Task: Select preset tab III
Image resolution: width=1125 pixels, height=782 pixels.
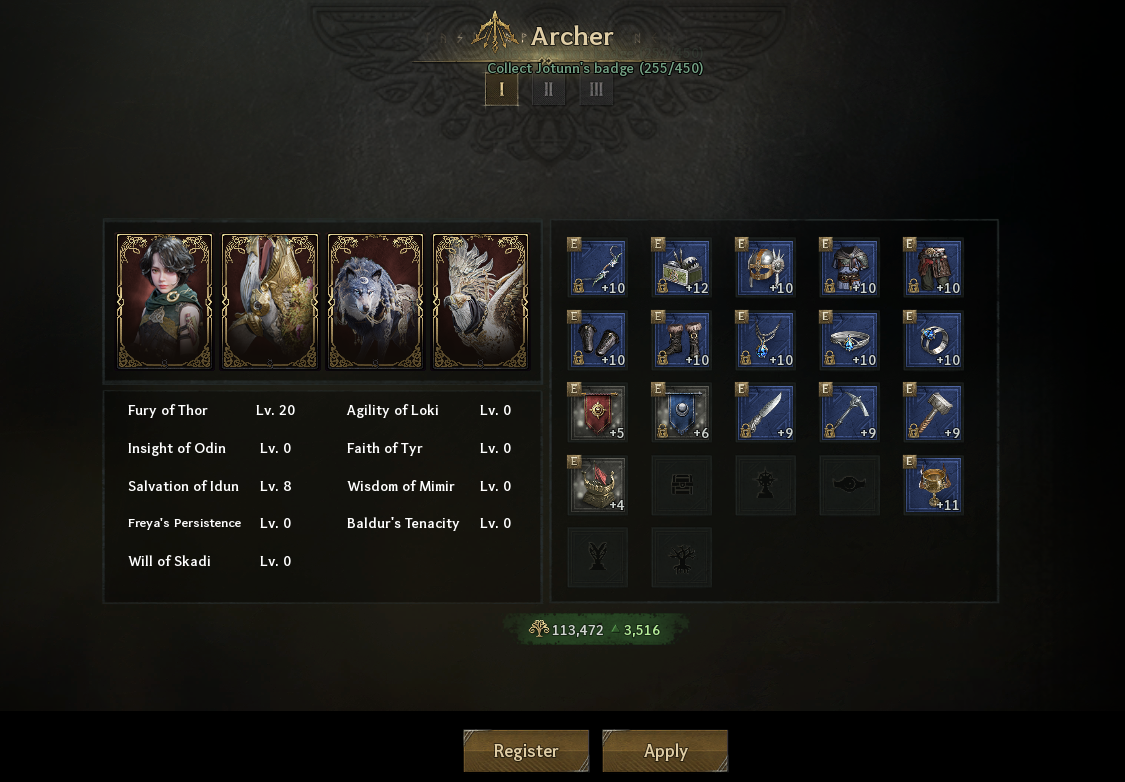Action: 596,89
